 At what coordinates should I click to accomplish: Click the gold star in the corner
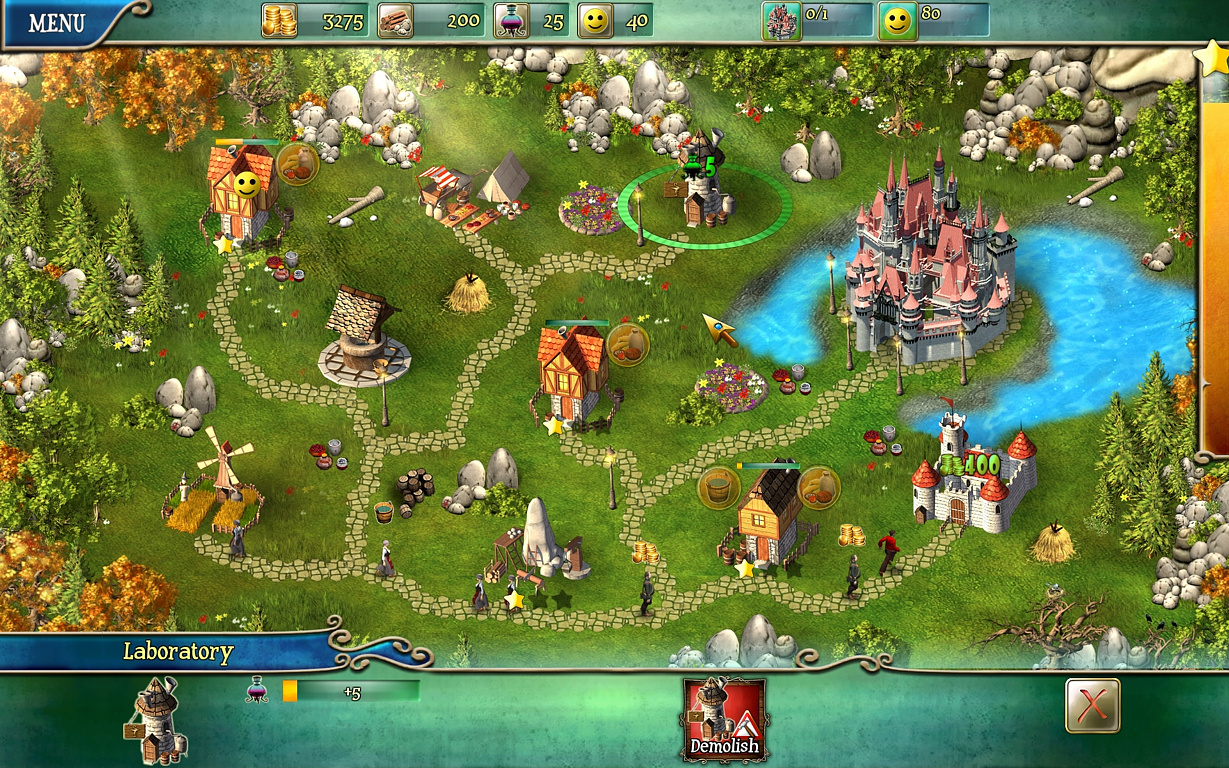pyautogui.click(x=1212, y=55)
